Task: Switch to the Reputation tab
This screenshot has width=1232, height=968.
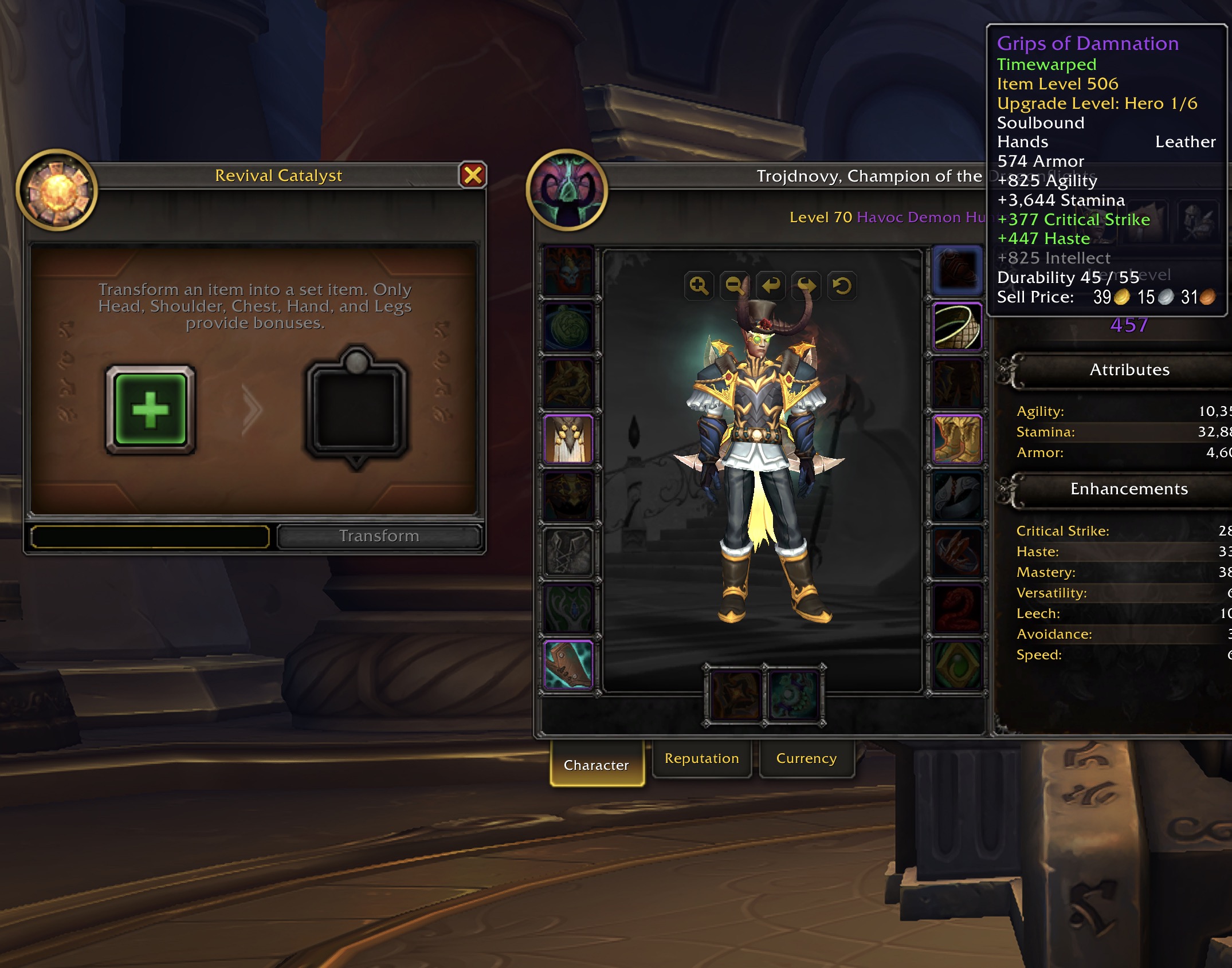Action: 701,758
